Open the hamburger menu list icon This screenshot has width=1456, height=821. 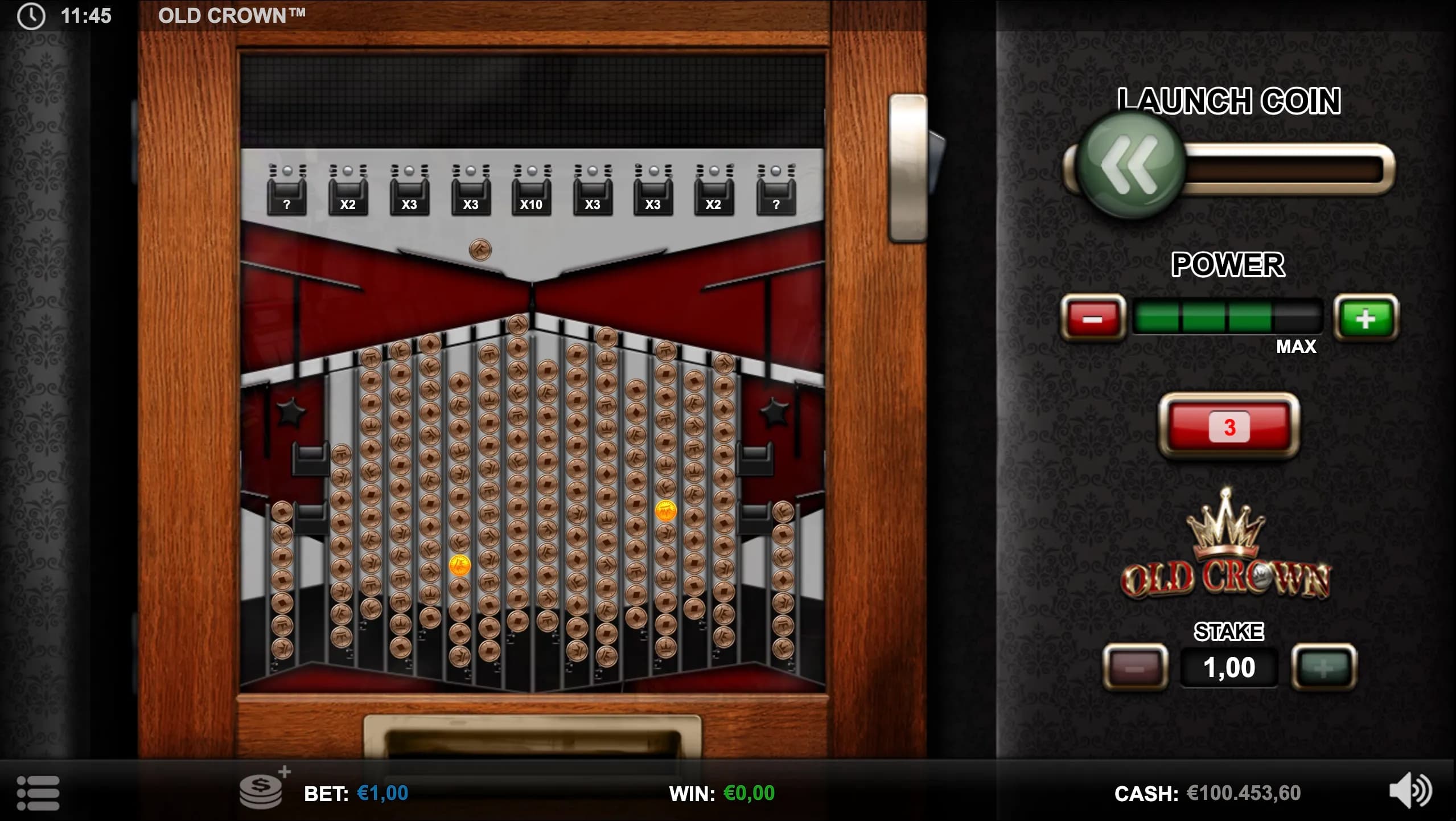[38, 793]
